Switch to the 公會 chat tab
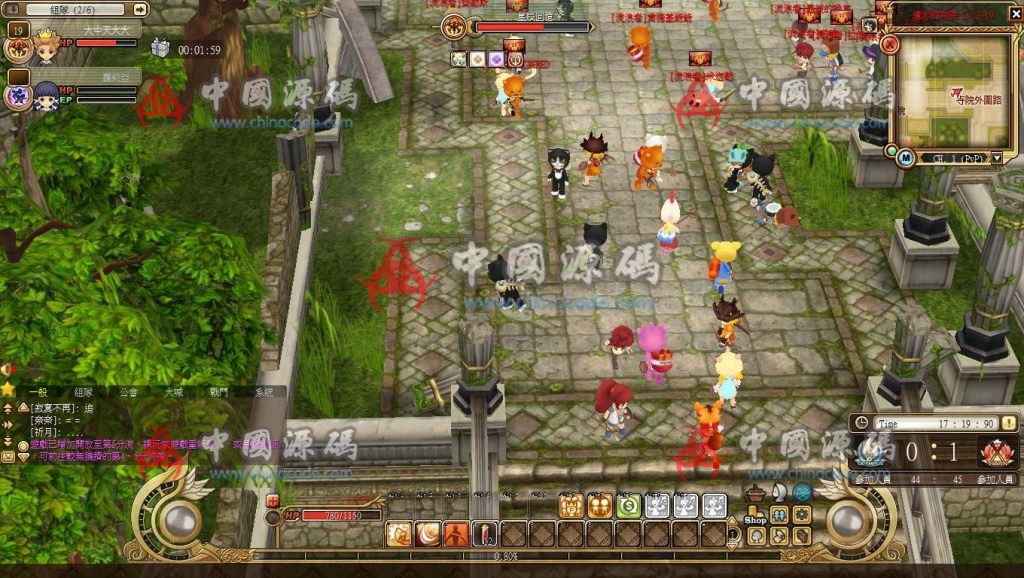Screen dimensions: 1024x578 coord(128,393)
